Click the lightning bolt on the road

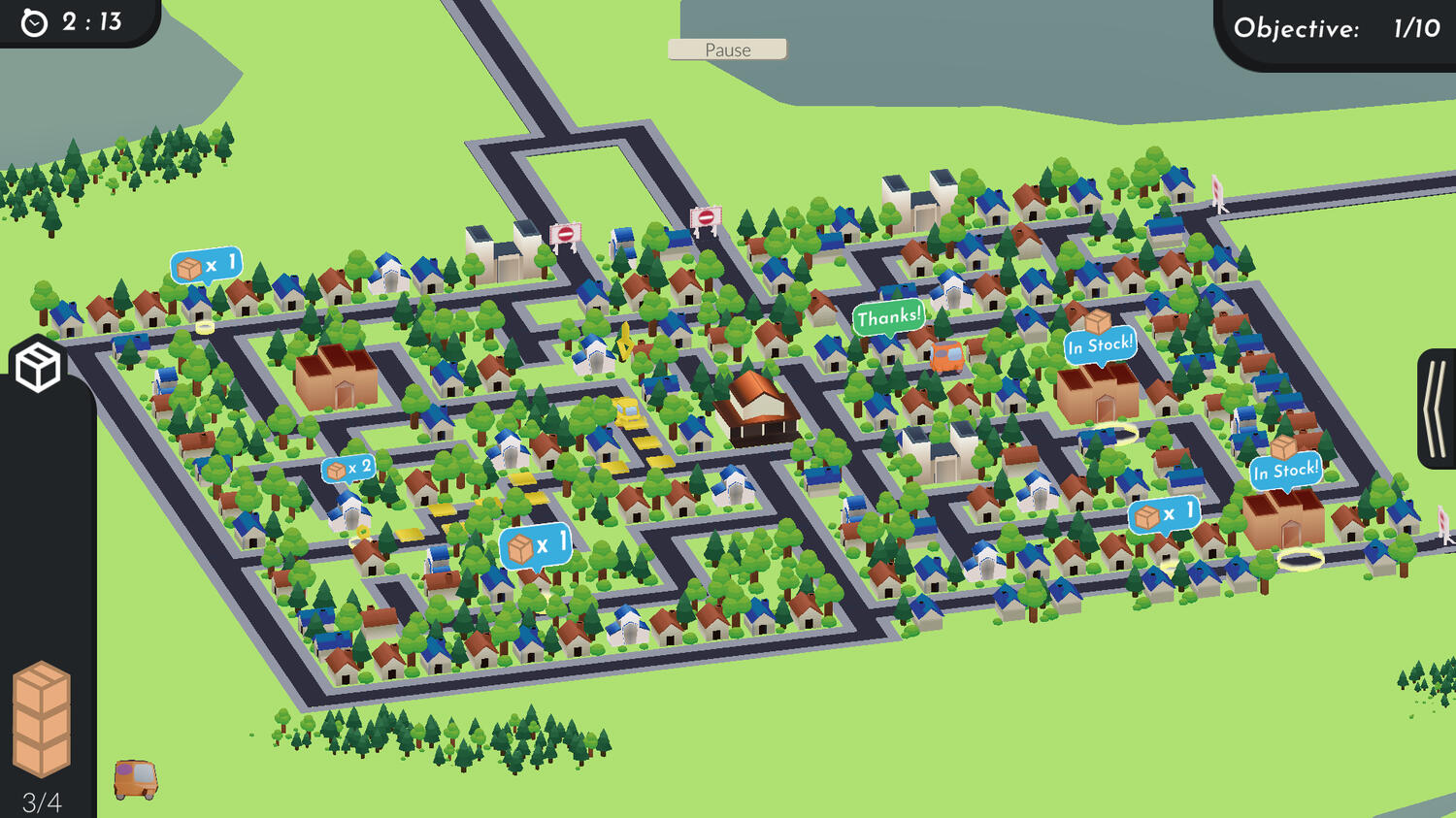[x=624, y=342]
